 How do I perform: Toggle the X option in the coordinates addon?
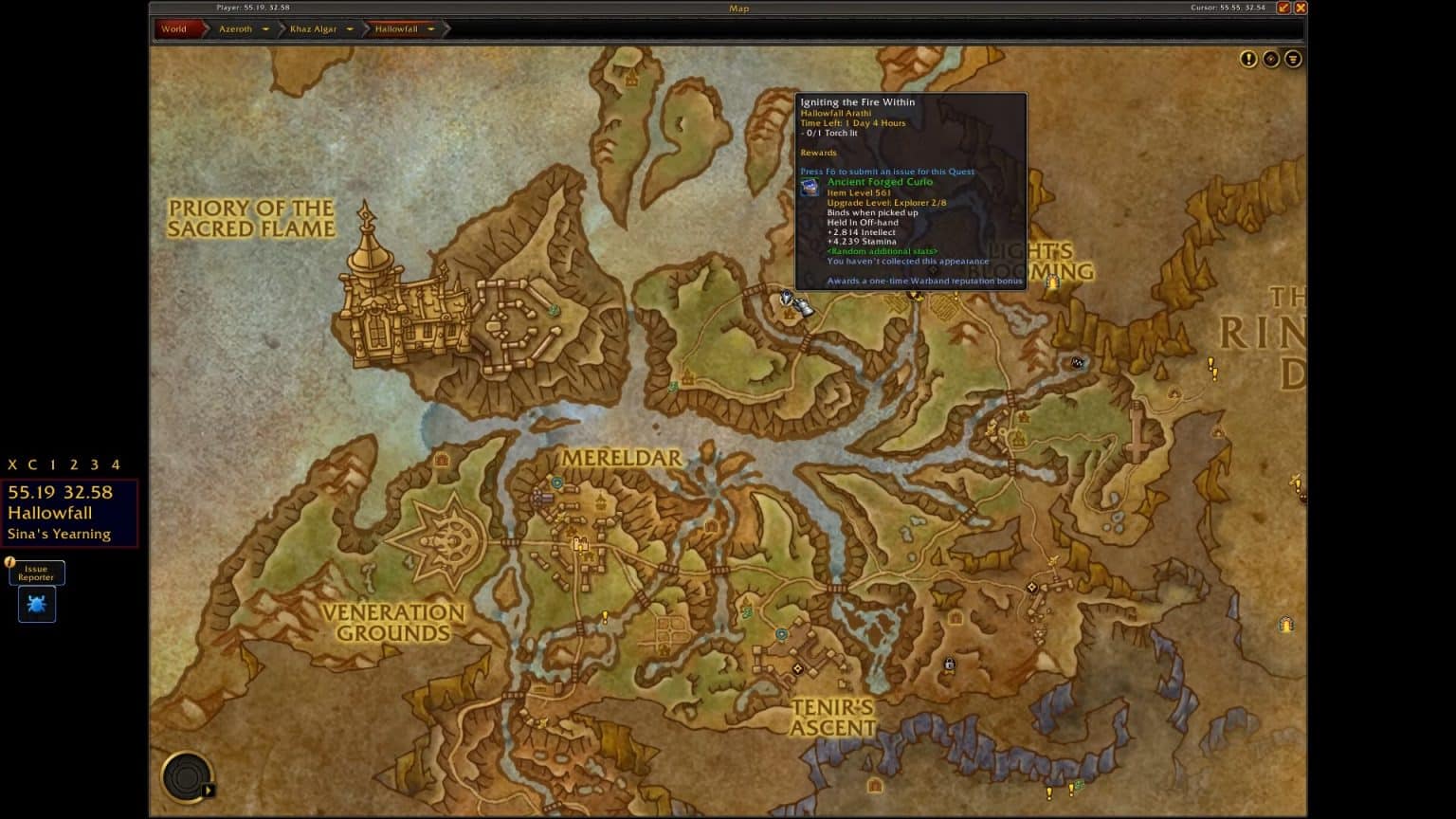tap(12, 464)
